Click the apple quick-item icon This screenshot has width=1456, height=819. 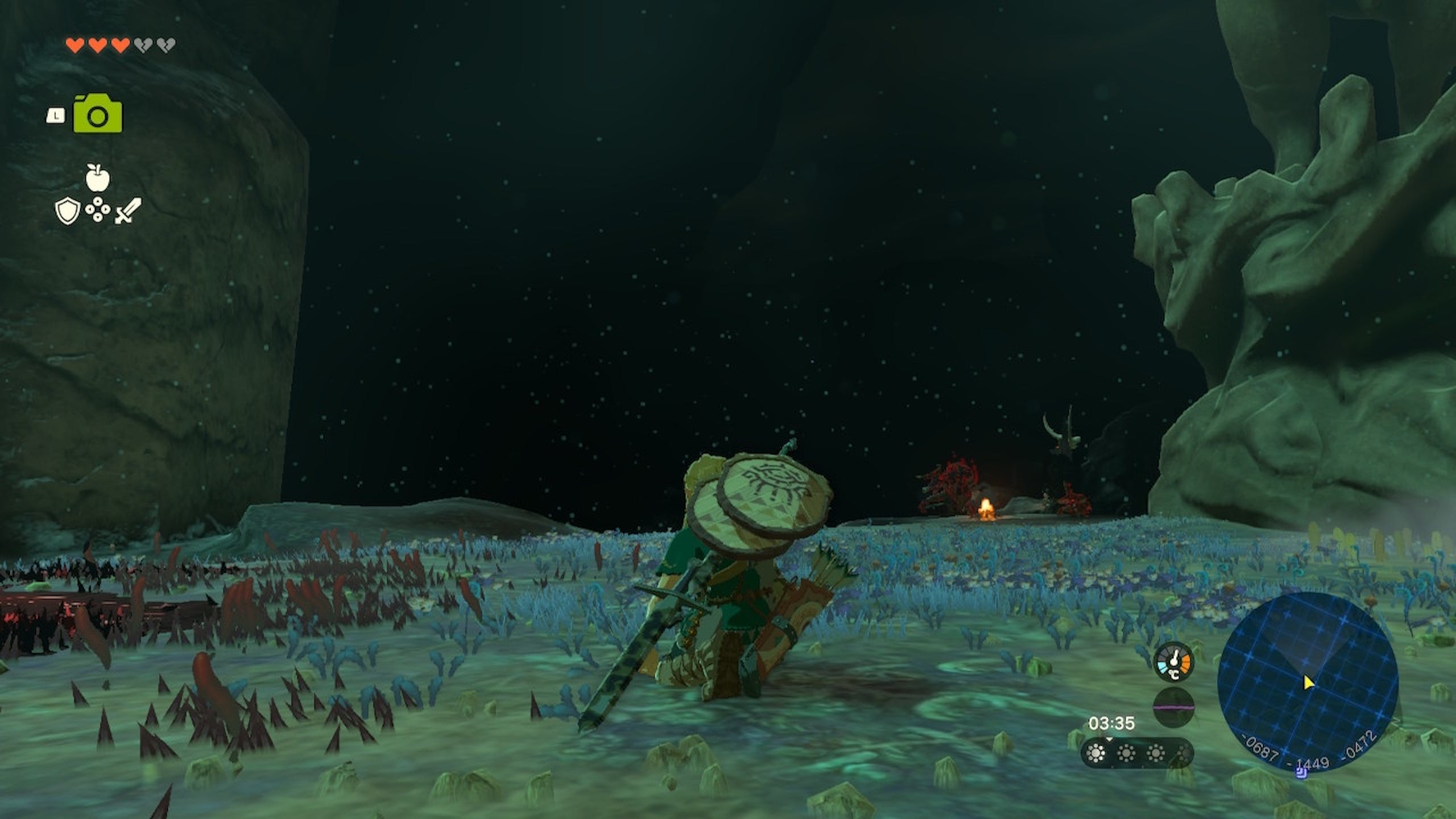(x=97, y=177)
